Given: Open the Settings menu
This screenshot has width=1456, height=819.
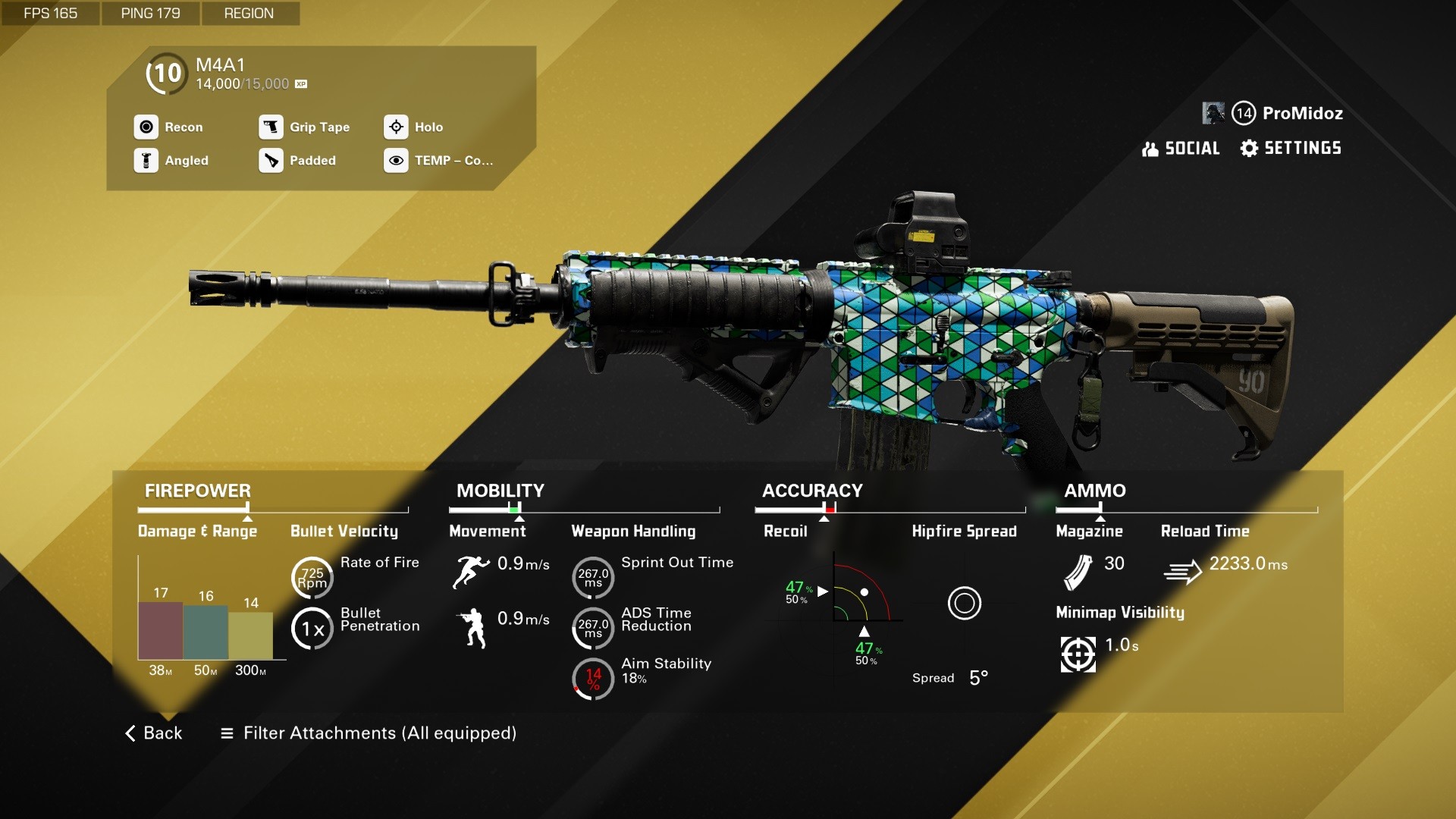Looking at the screenshot, I should click(x=1291, y=149).
